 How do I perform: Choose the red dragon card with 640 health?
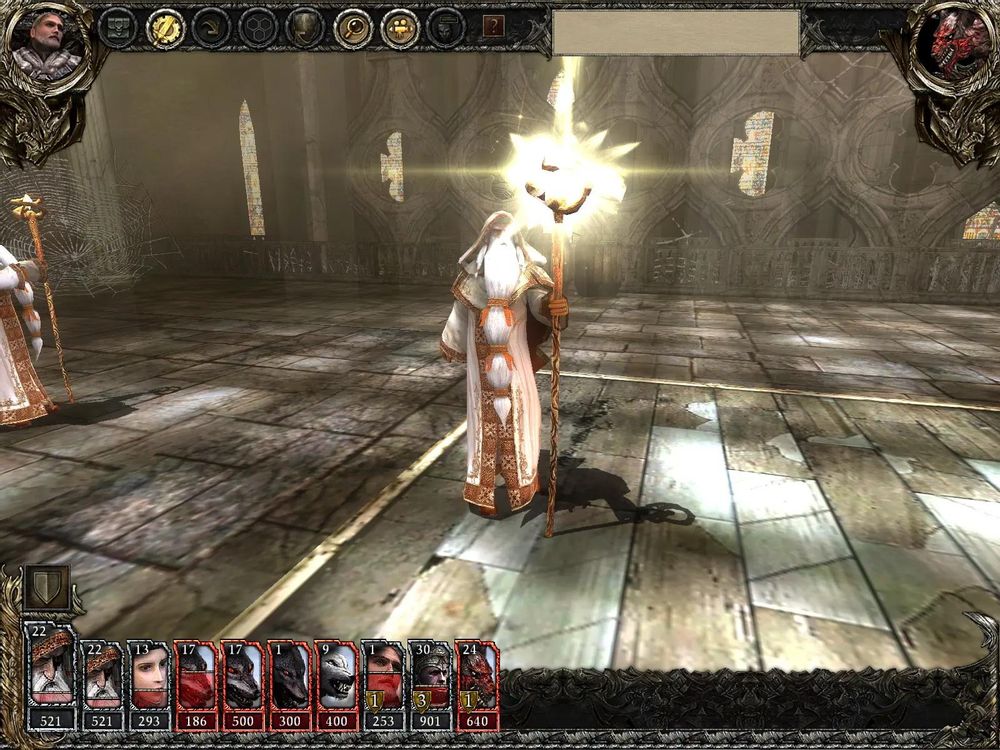click(x=477, y=676)
